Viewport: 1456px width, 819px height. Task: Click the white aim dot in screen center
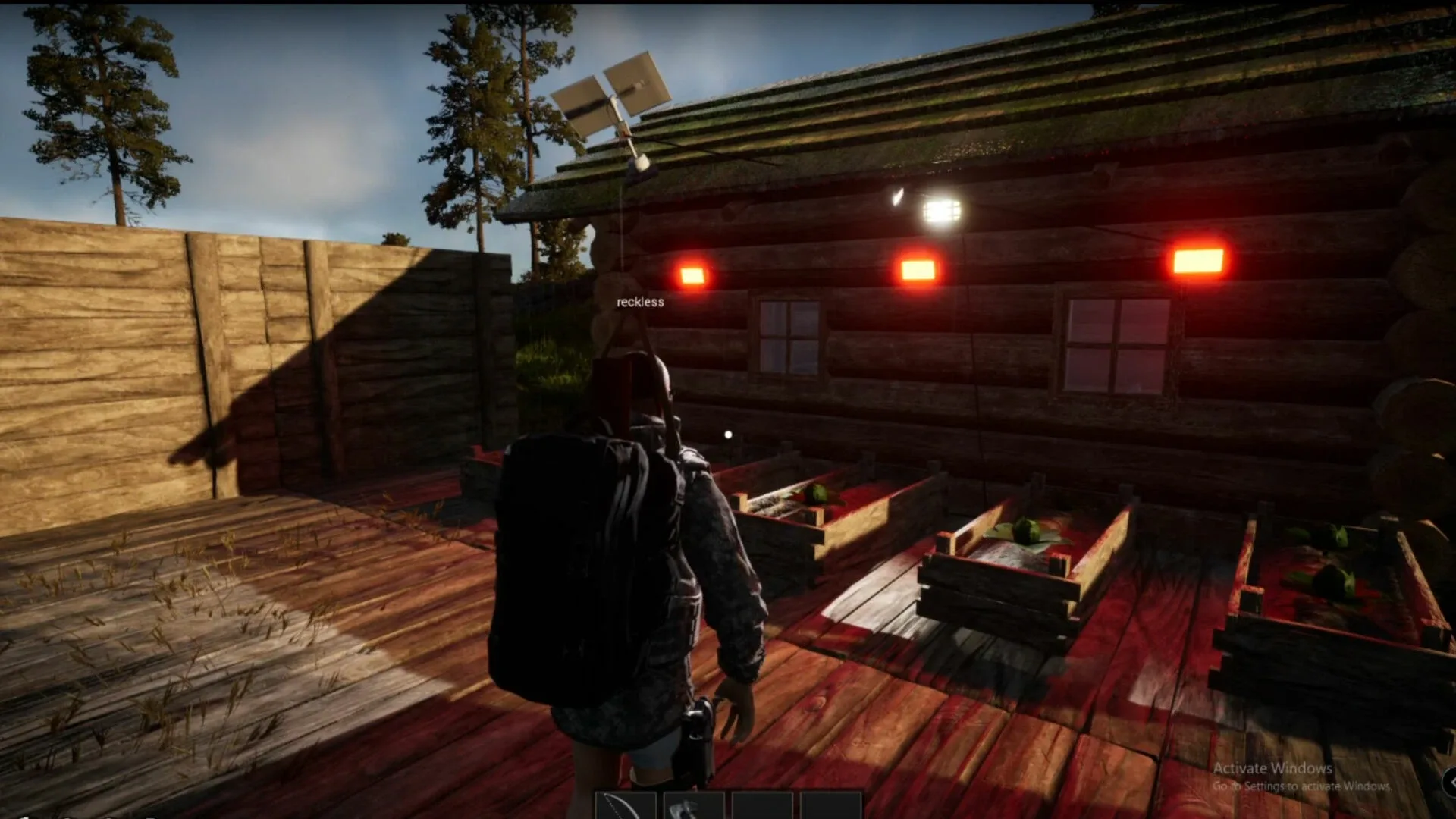[726, 434]
